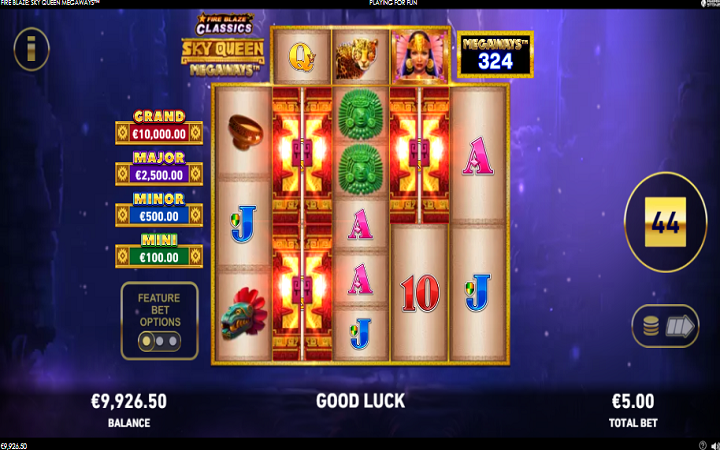720x450 pixels.
Task: Open the game info menu
Action: pyautogui.click(x=32, y=47)
